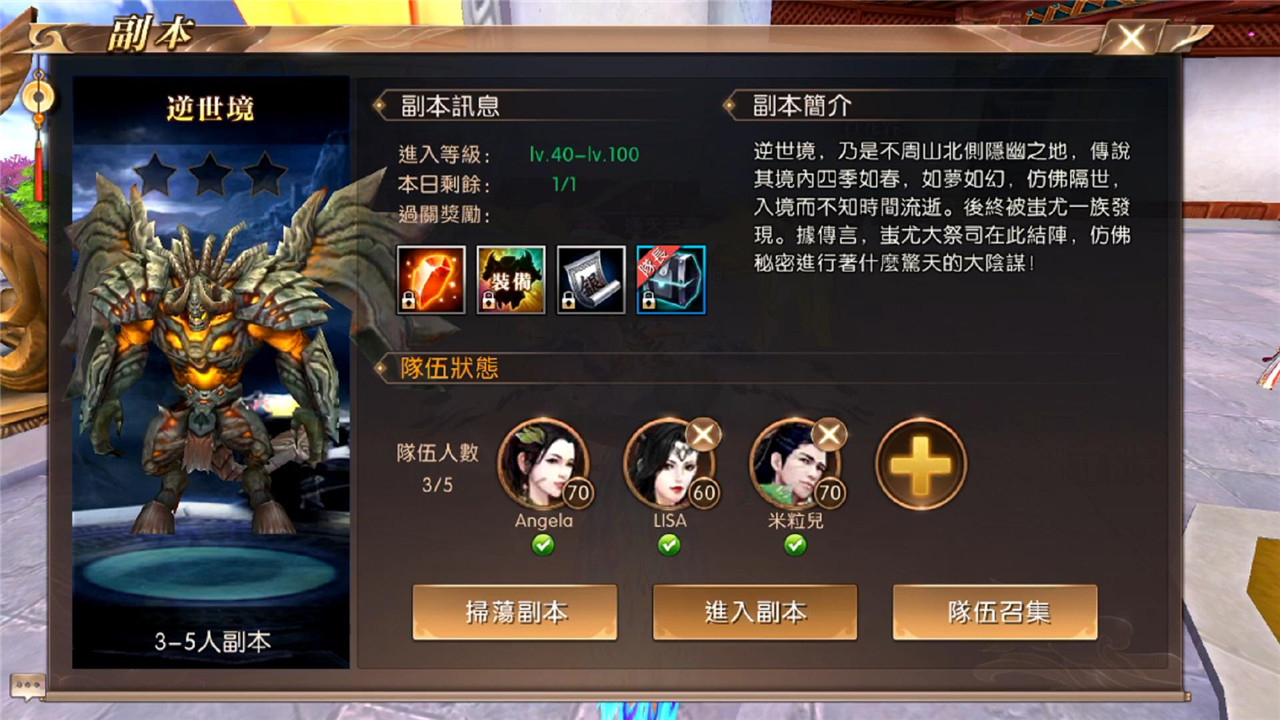Inspect the silver 銀 scroll reward
Screen dimensions: 1280x720
[590, 279]
